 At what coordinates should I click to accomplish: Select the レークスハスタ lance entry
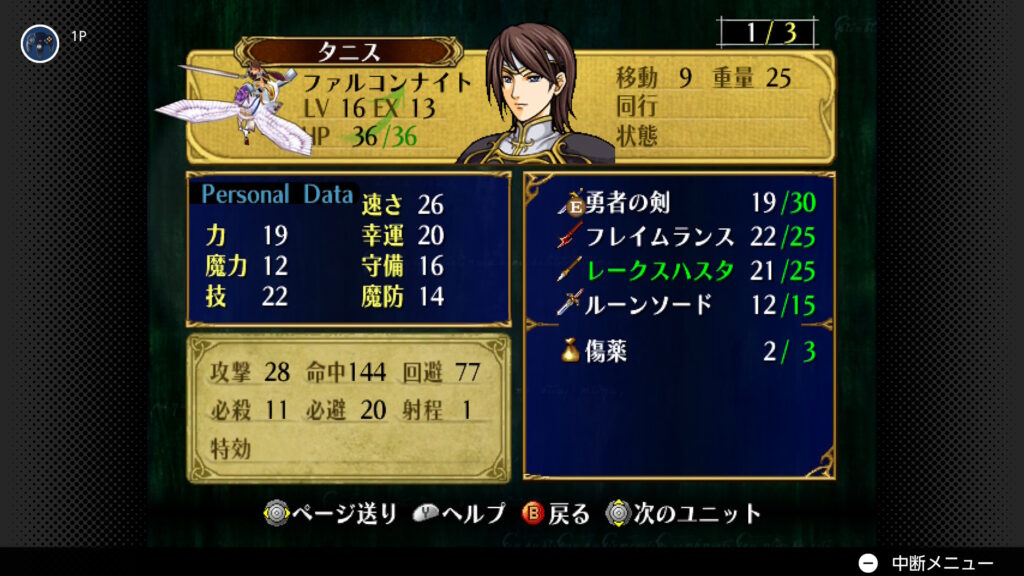coord(686,269)
